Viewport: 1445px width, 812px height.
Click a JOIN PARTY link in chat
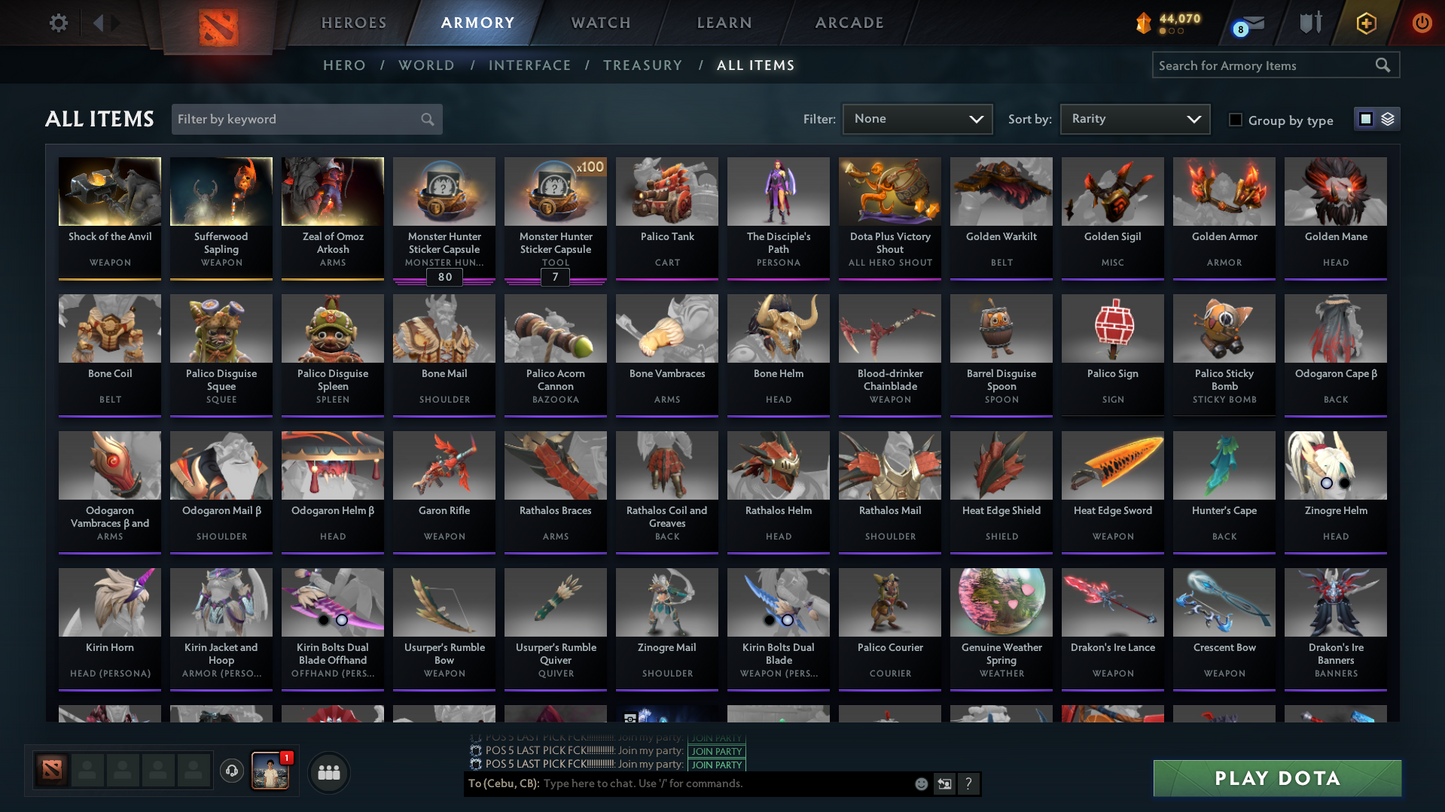click(716, 751)
